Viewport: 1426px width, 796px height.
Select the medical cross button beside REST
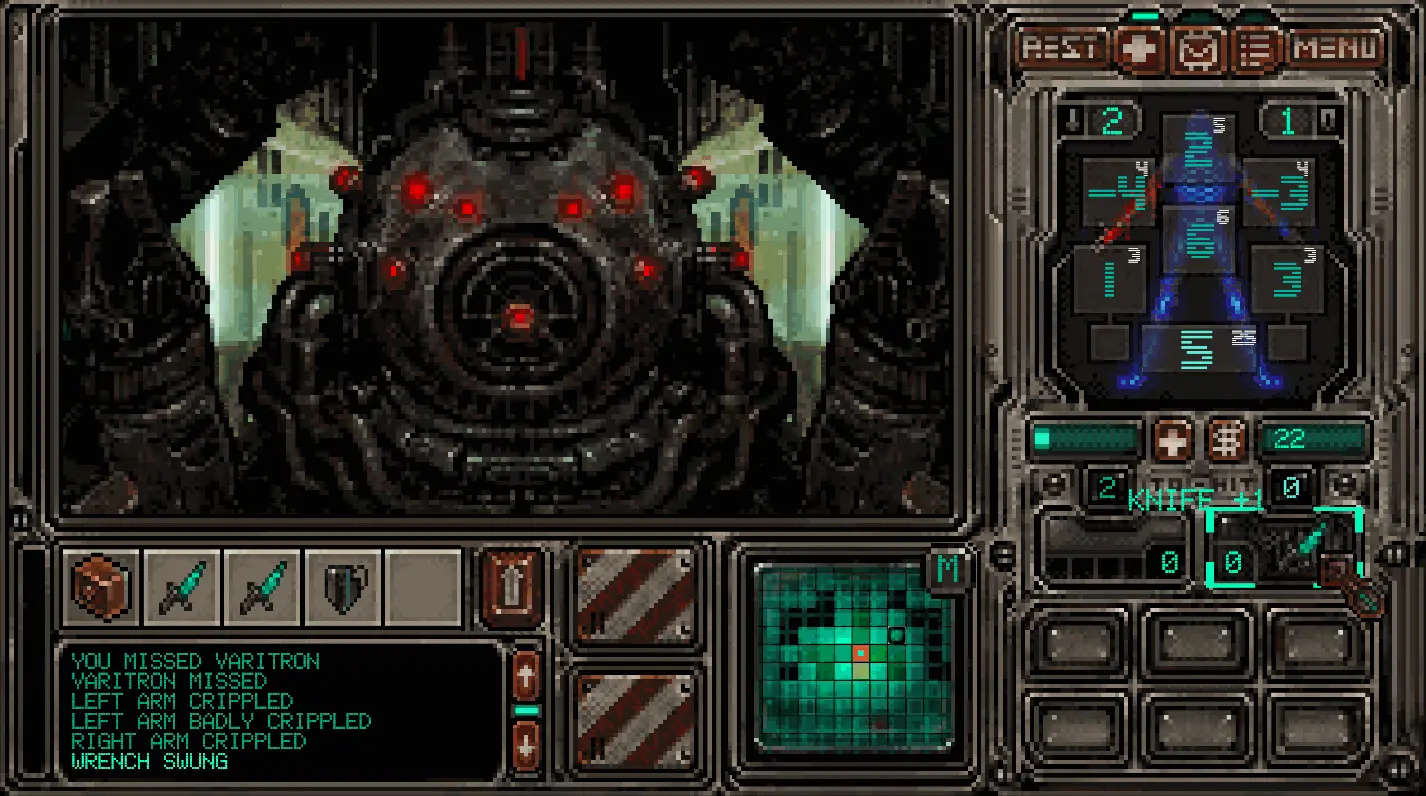[x=1140, y=49]
